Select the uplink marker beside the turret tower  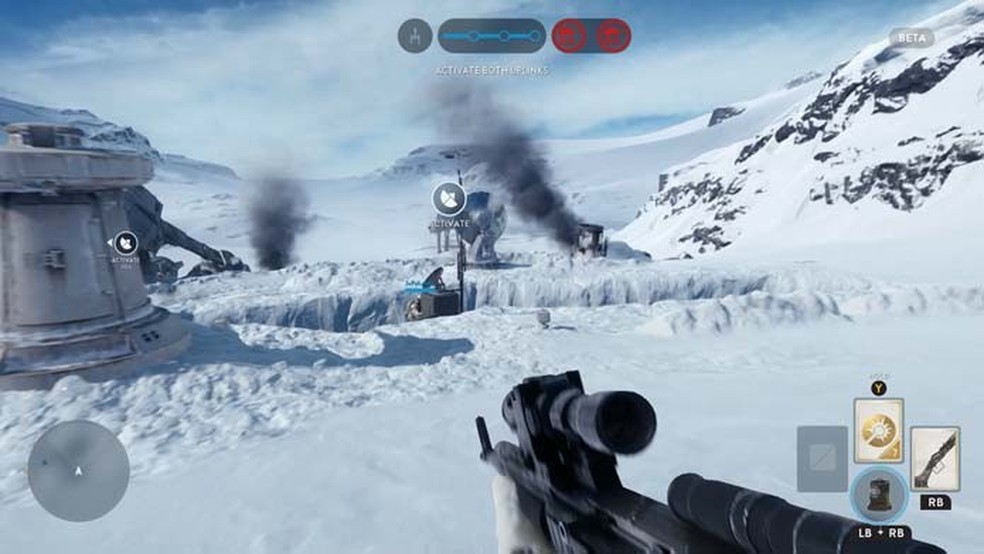coord(126,243)
